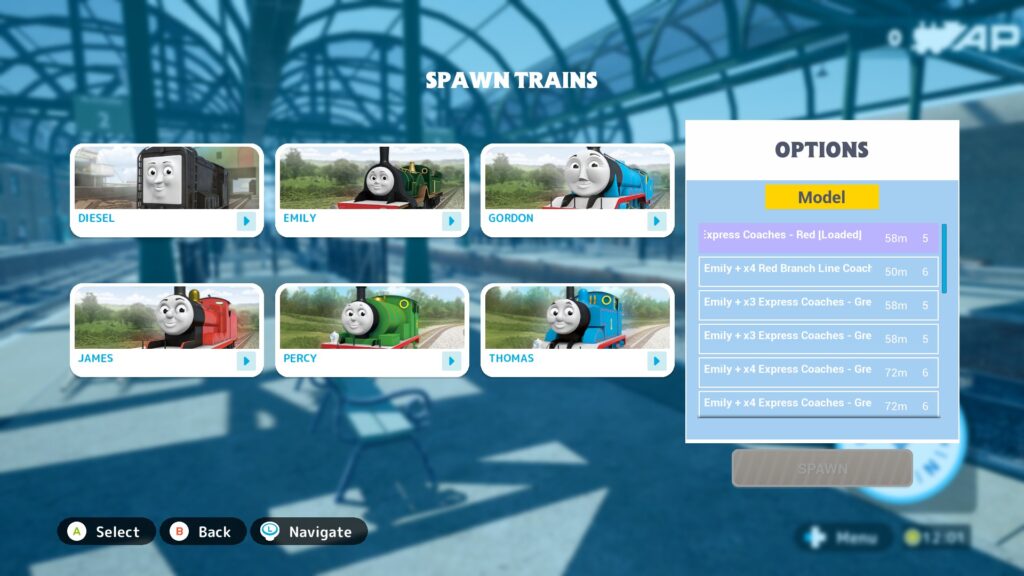
Task: Select James the red engine card
Action: click(166, 330)
